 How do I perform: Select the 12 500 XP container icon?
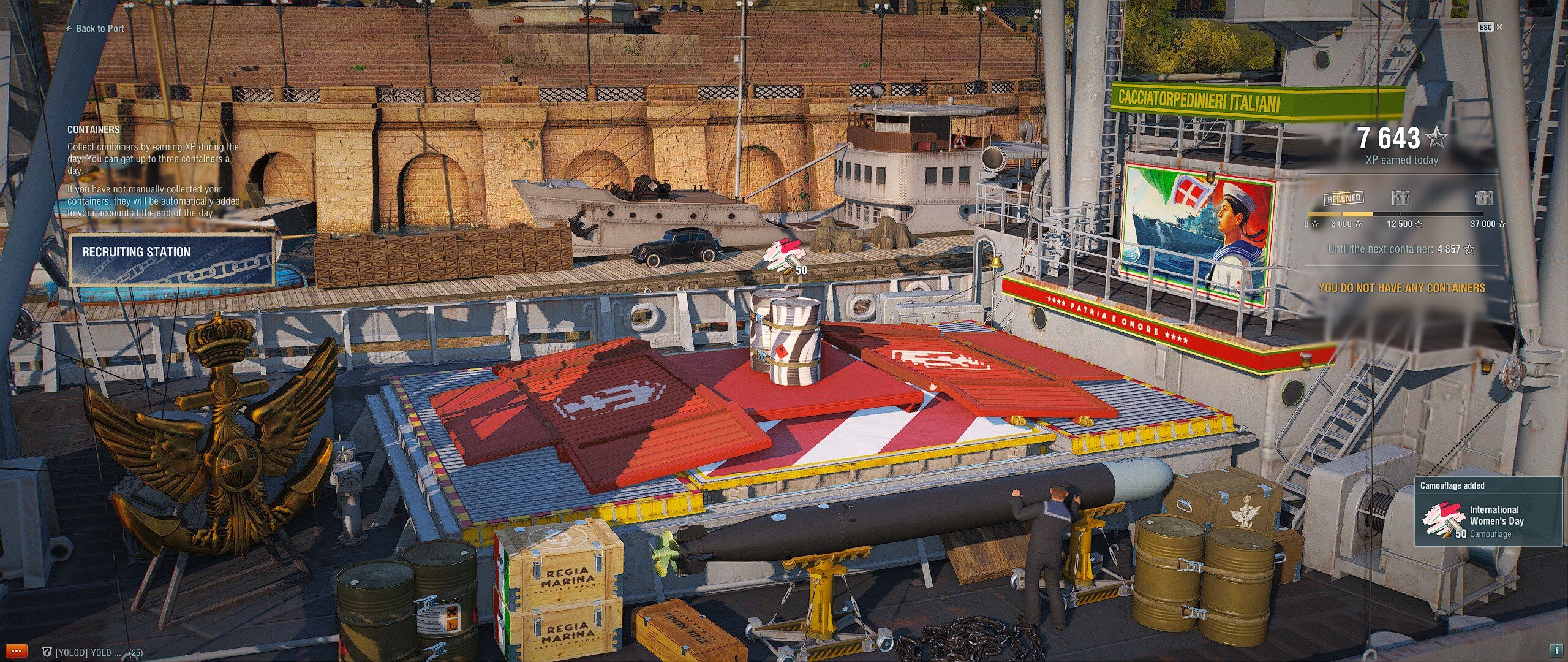point(1400,198)
